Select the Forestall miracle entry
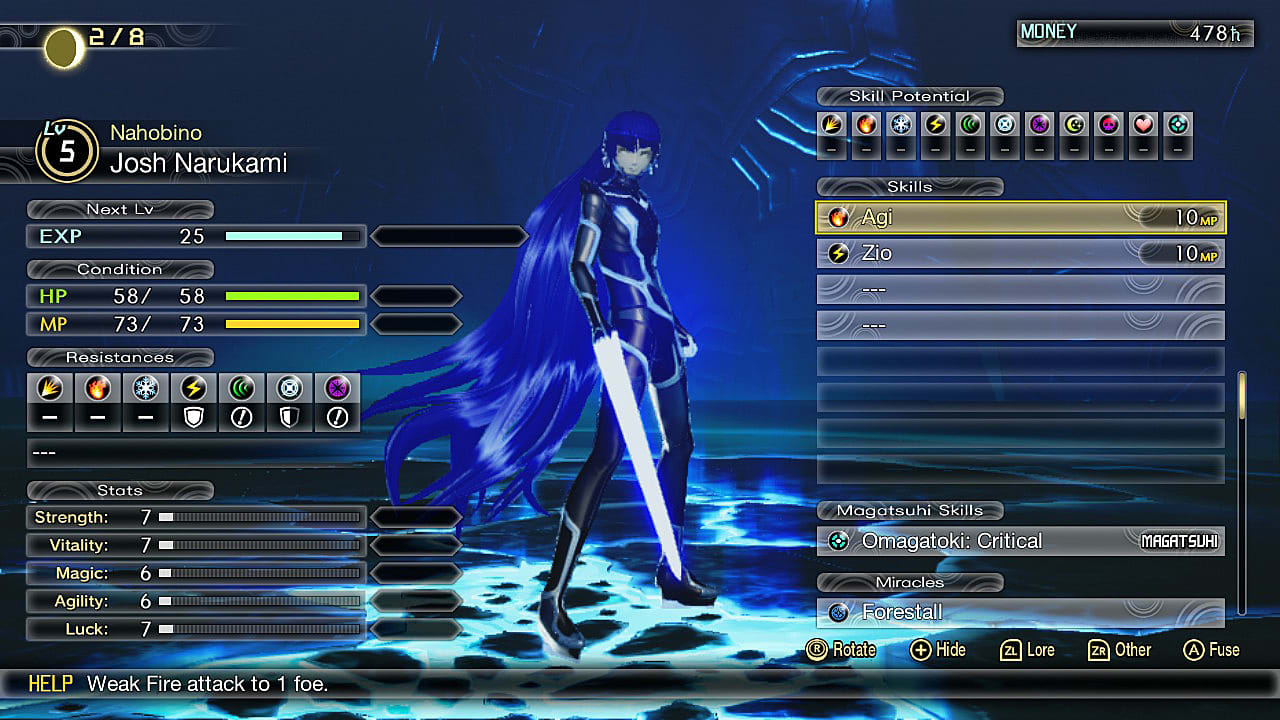 (x=1020, y=612)
